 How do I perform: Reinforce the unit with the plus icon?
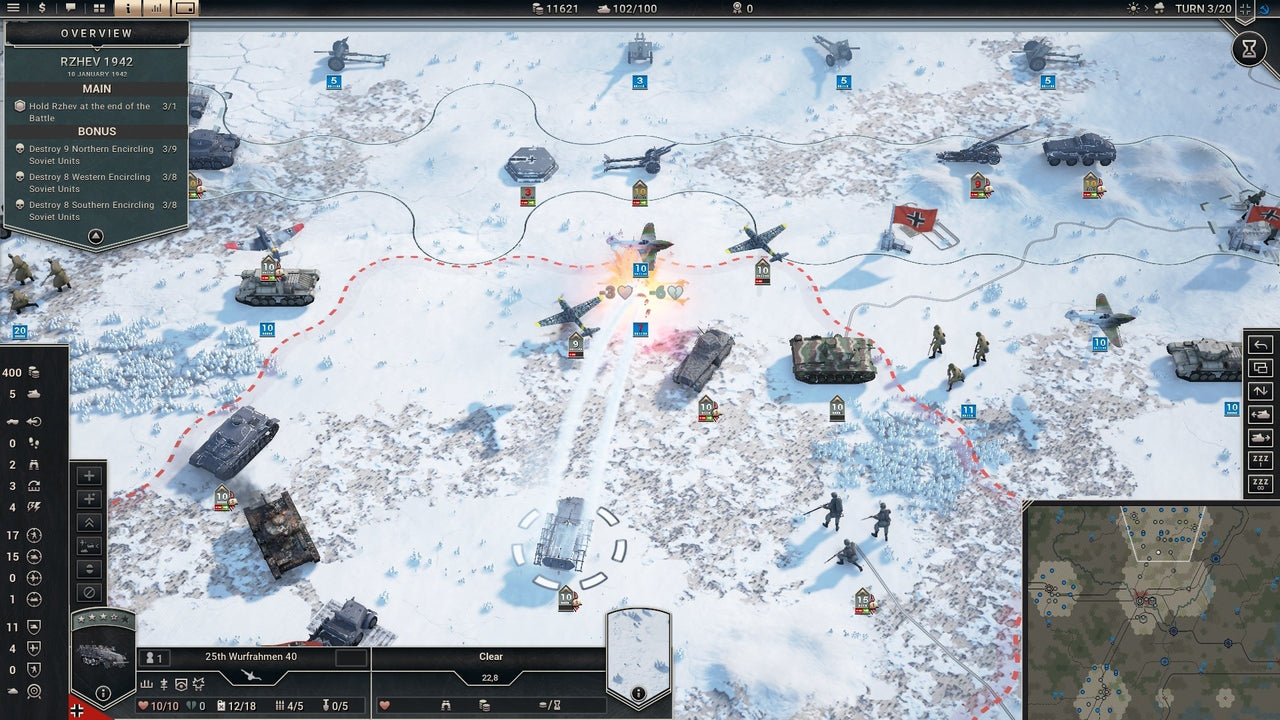(x=90, y=476)
